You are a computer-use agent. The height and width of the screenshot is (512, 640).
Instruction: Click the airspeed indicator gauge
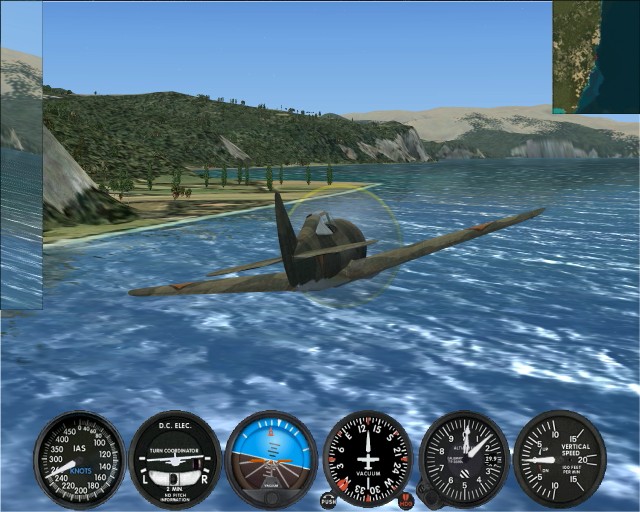[78, 459]
